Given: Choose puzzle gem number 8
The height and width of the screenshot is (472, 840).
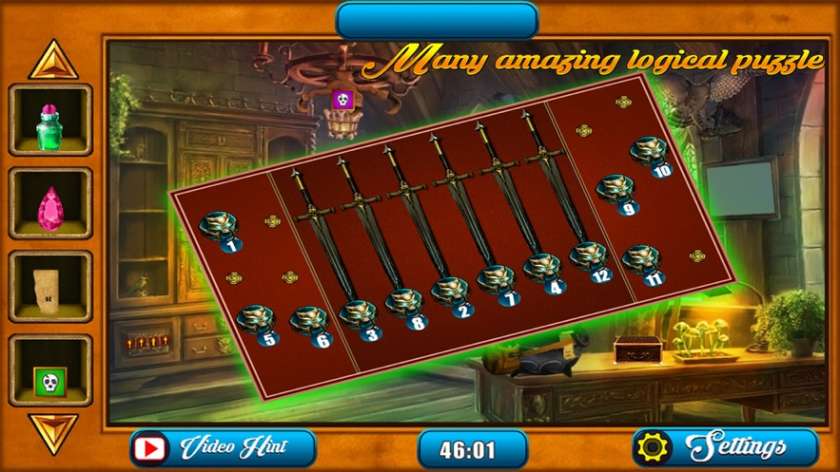Looking at the screenshot, I should (x=405, y=303).
